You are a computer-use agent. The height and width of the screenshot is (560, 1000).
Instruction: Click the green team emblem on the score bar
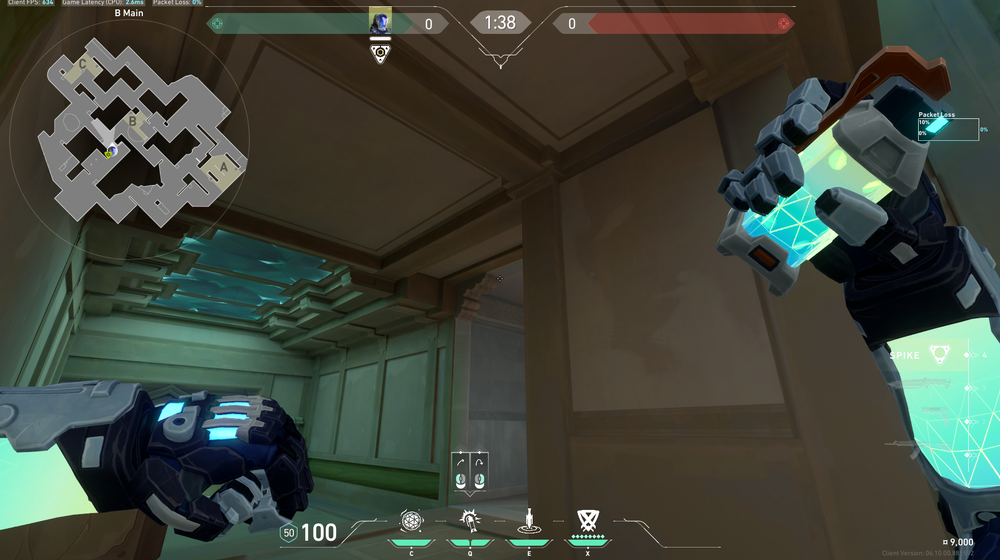pyautogui.click(x=216, y=22)
